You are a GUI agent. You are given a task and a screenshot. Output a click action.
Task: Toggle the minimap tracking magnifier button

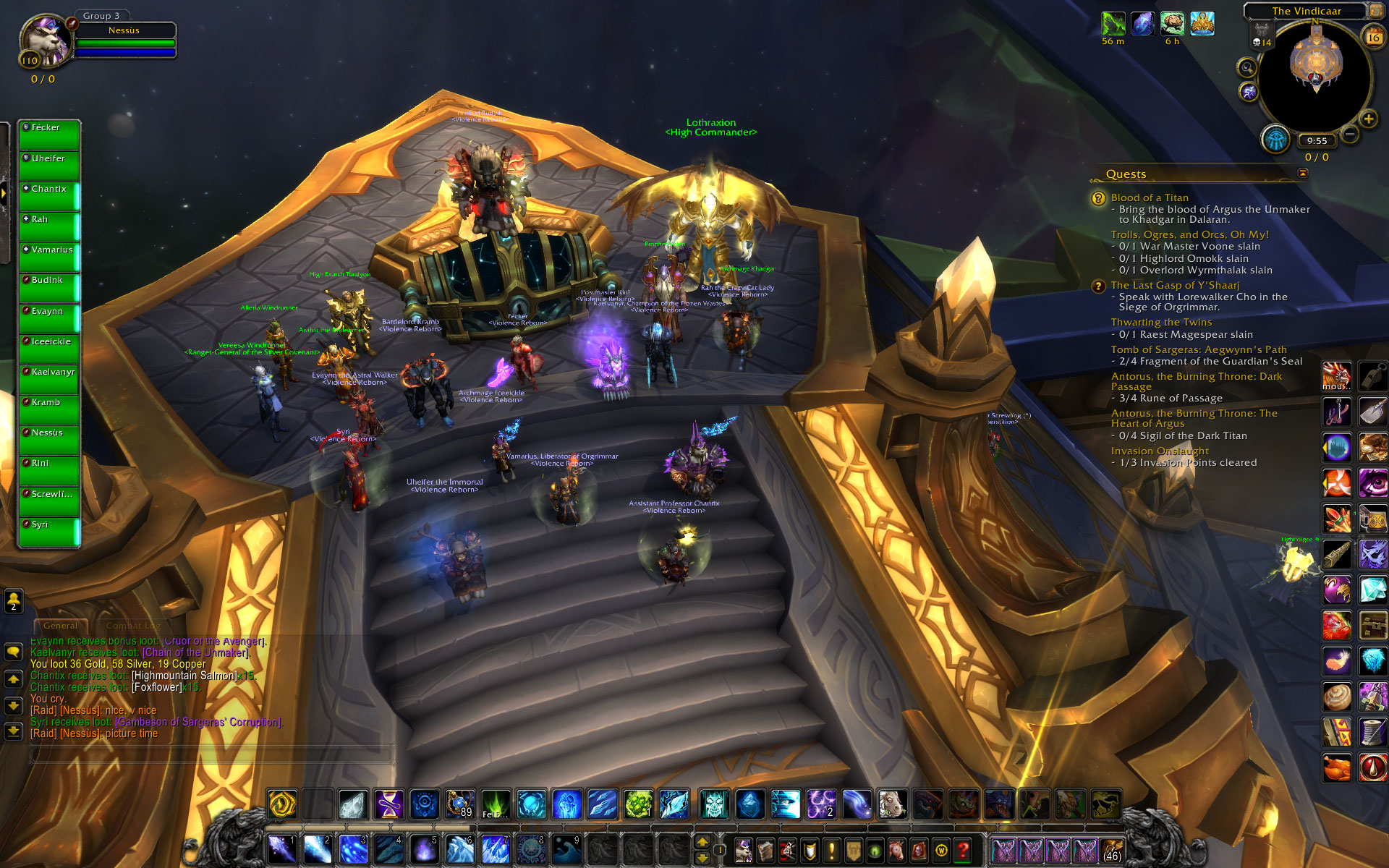[x=1247, y=68]
